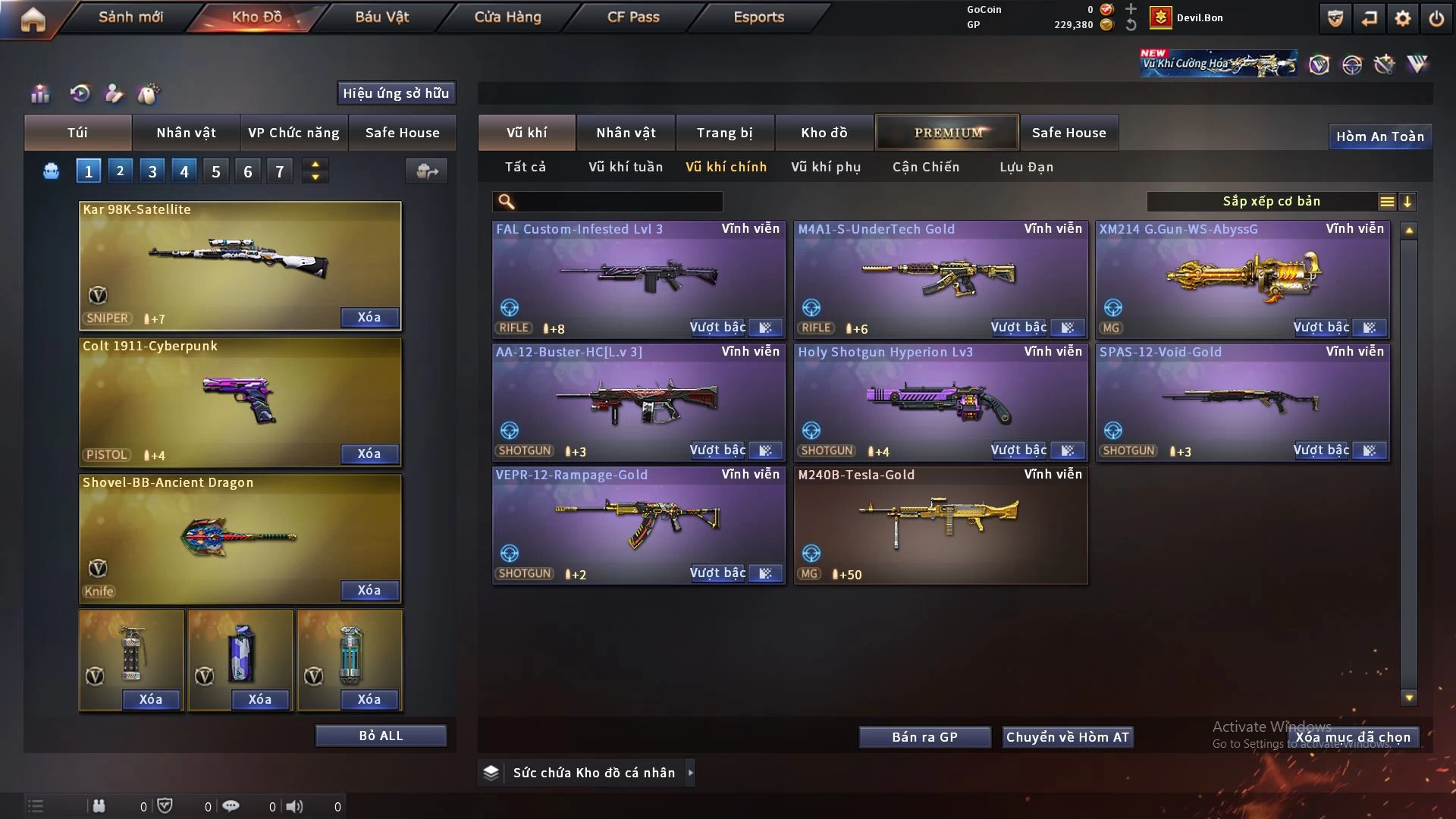Click the power exit icon
This screenshot has height=819, width=1456.
(x=1436, y=18)
